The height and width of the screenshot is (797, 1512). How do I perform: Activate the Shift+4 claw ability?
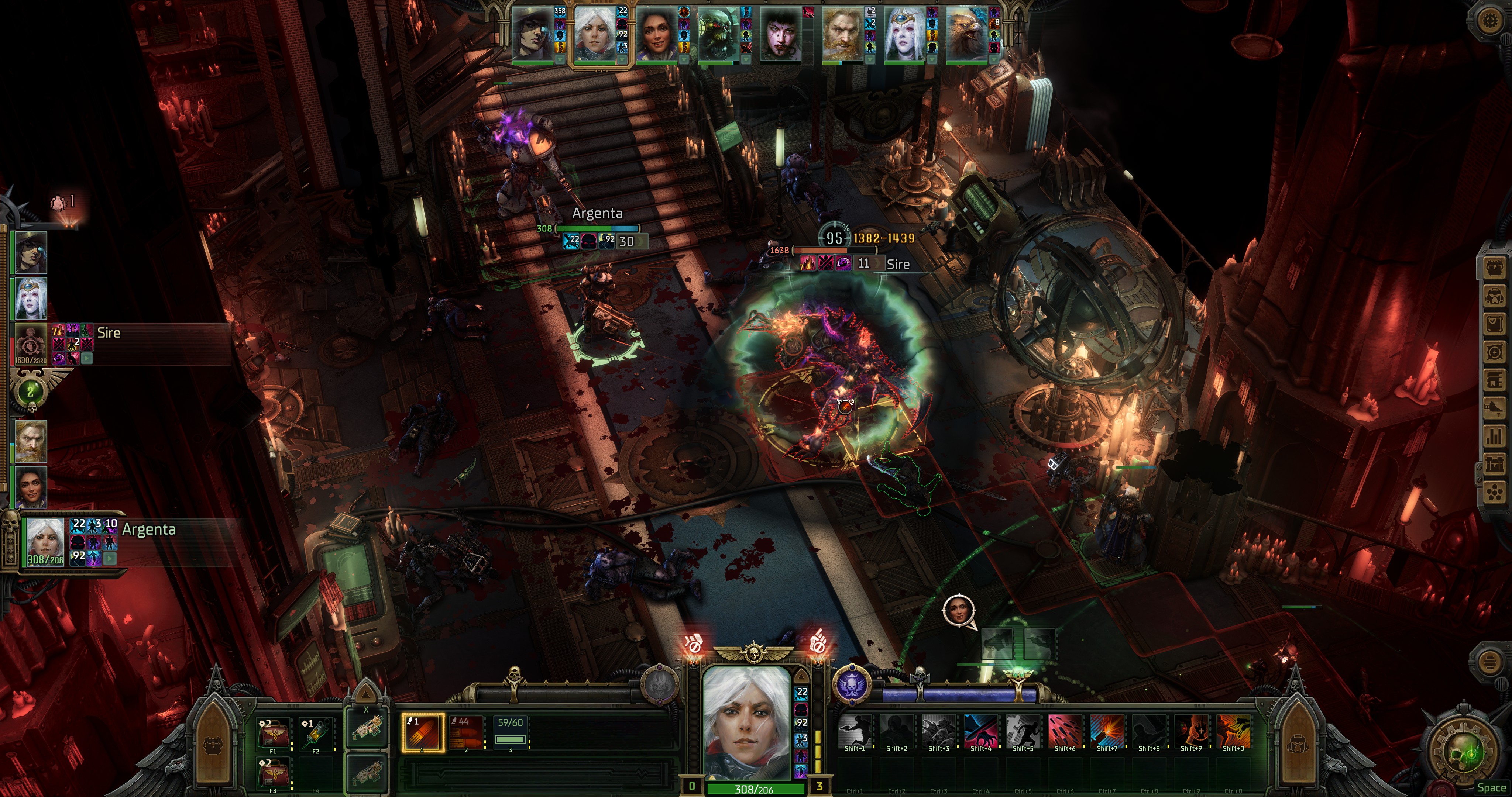[x=980, y=731]
